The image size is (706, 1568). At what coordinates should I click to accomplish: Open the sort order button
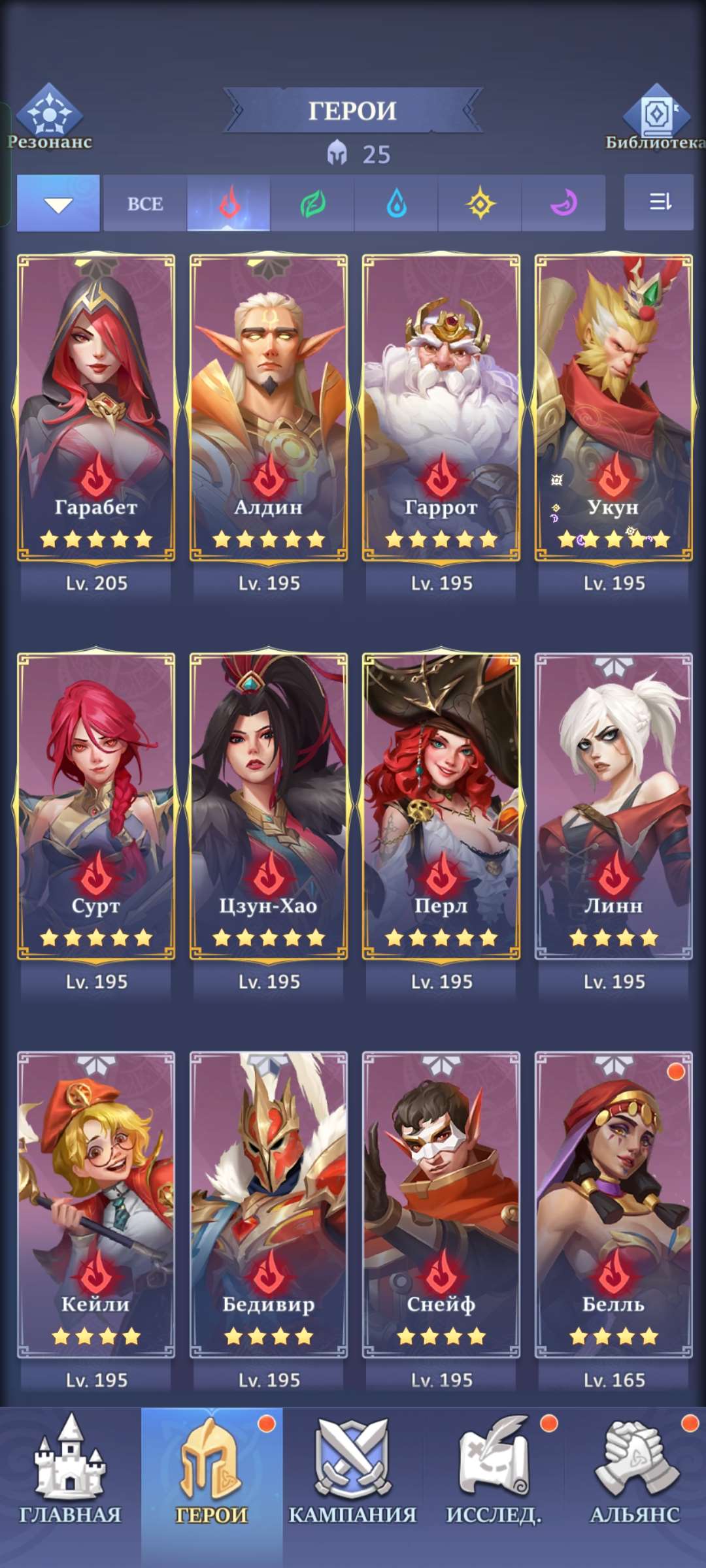pyautogui.click(x=659, y=203)
